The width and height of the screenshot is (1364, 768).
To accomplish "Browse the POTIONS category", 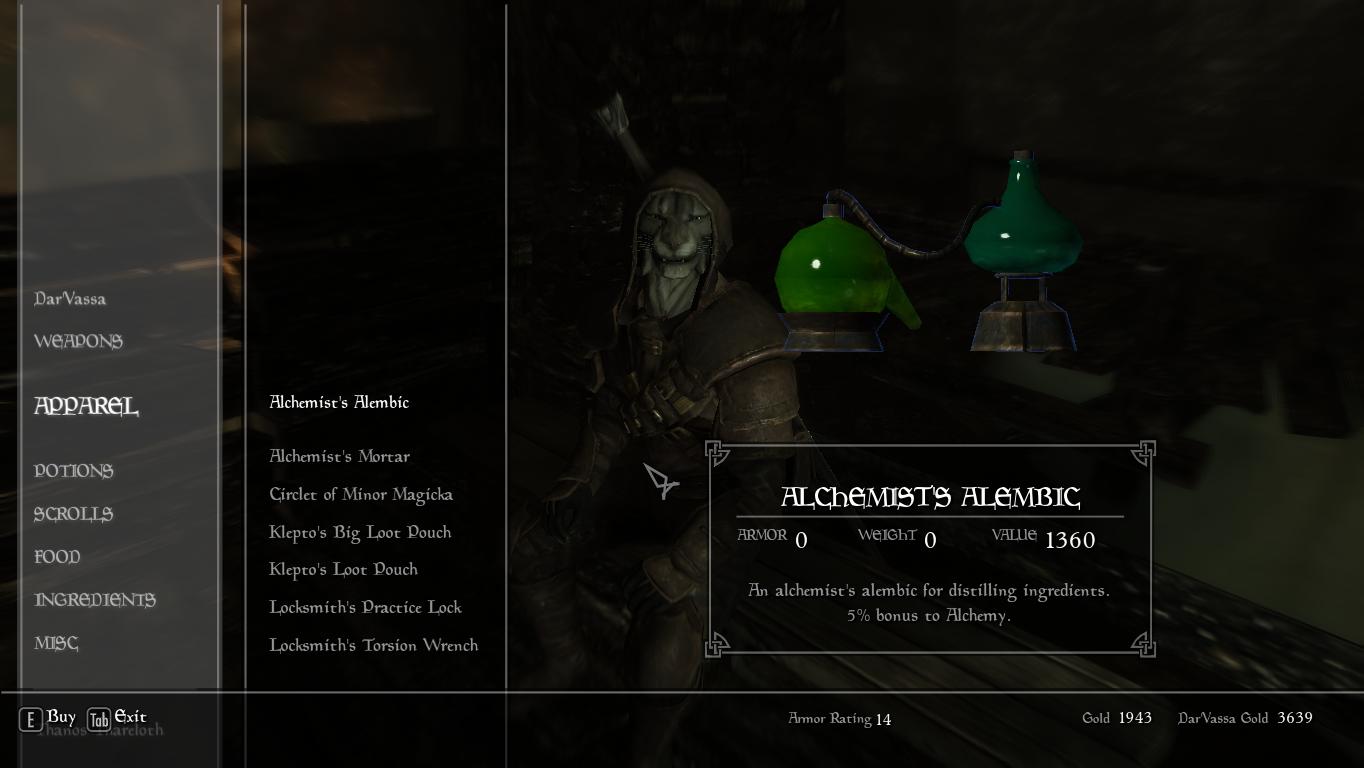I will click(x=73, y=470).
